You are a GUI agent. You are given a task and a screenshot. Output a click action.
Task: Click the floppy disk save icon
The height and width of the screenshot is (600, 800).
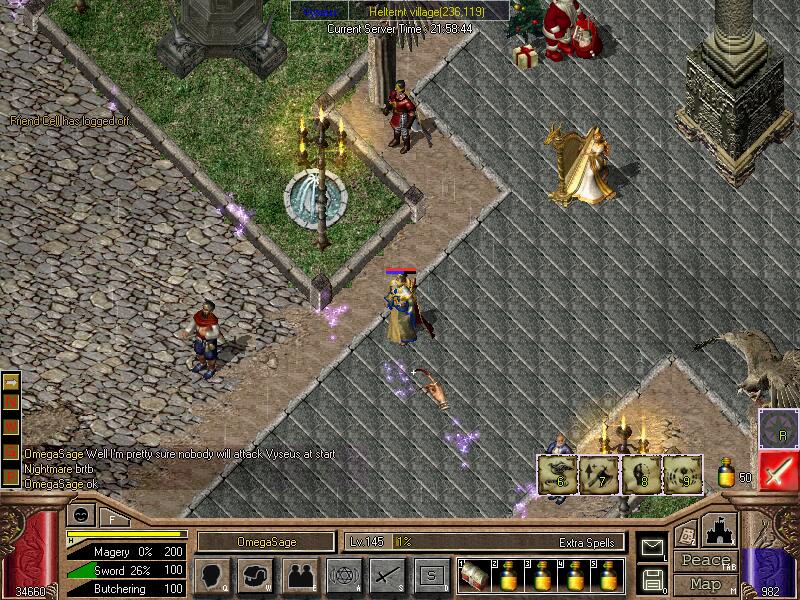tap(653, 578)
